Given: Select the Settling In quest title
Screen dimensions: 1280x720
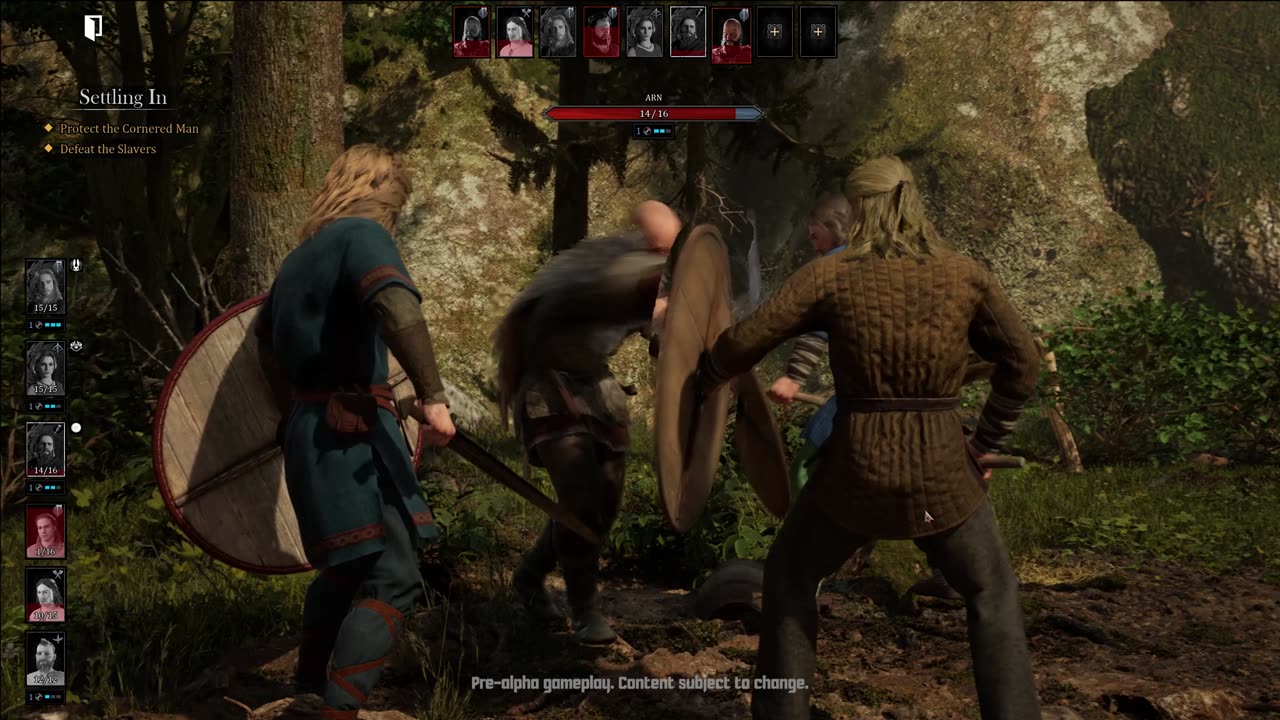Looking at the screenshot, I should [123, 97].
